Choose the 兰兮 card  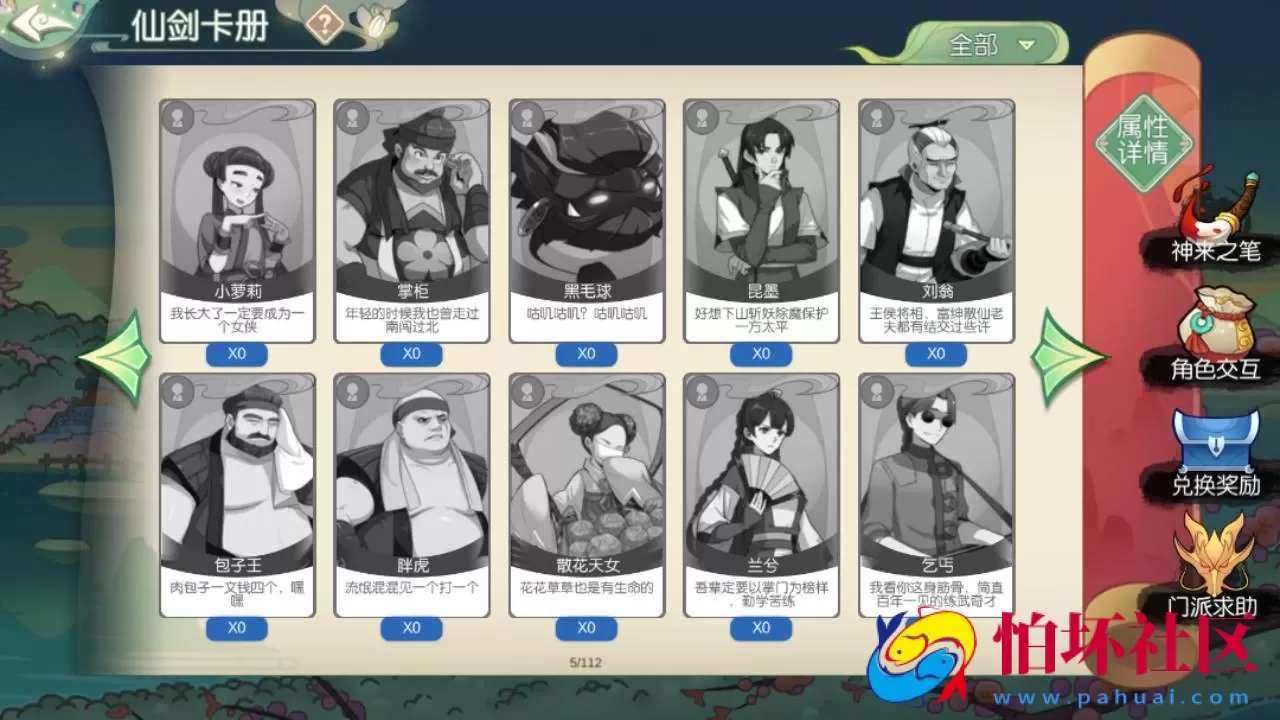pos(761,495)
